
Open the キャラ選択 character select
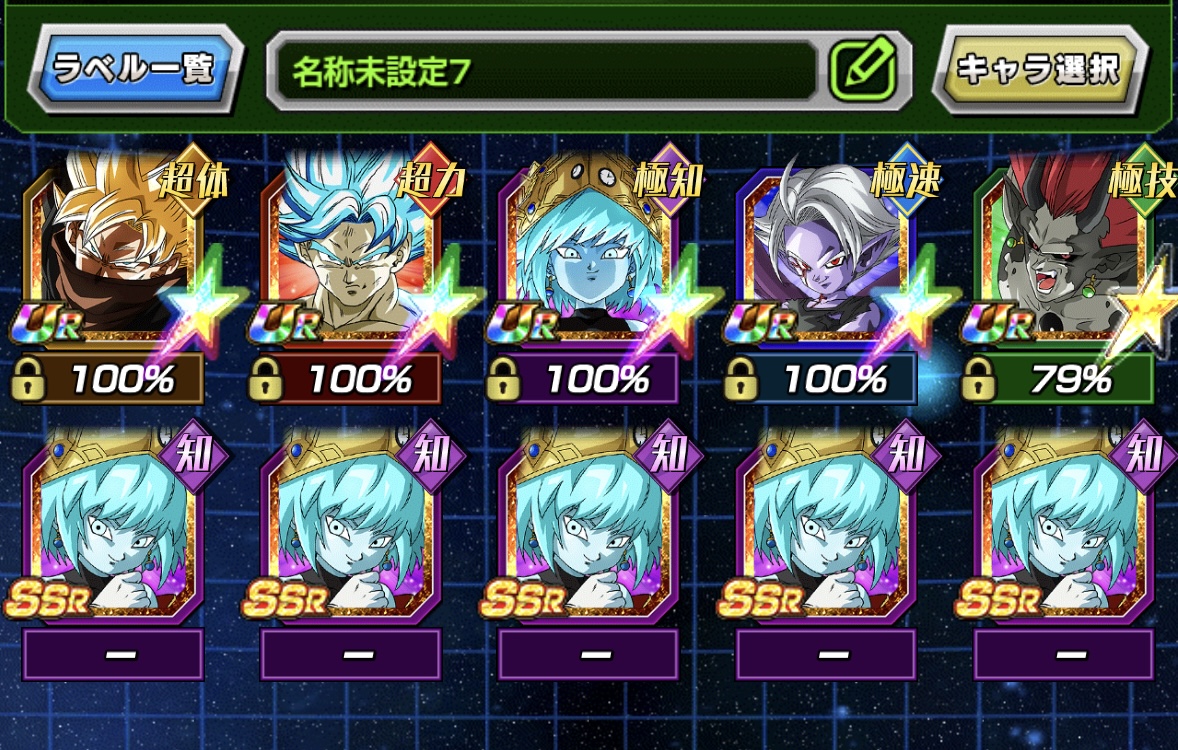[x=1039, y=69]
